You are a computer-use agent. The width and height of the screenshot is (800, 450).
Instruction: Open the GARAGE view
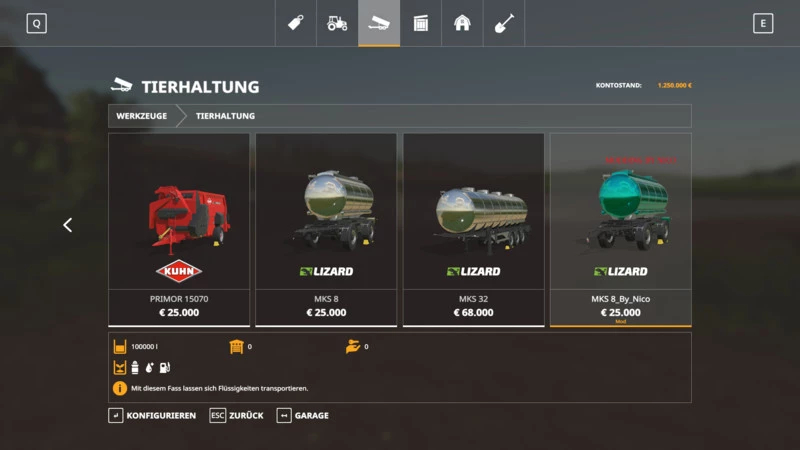click(302, 415)
